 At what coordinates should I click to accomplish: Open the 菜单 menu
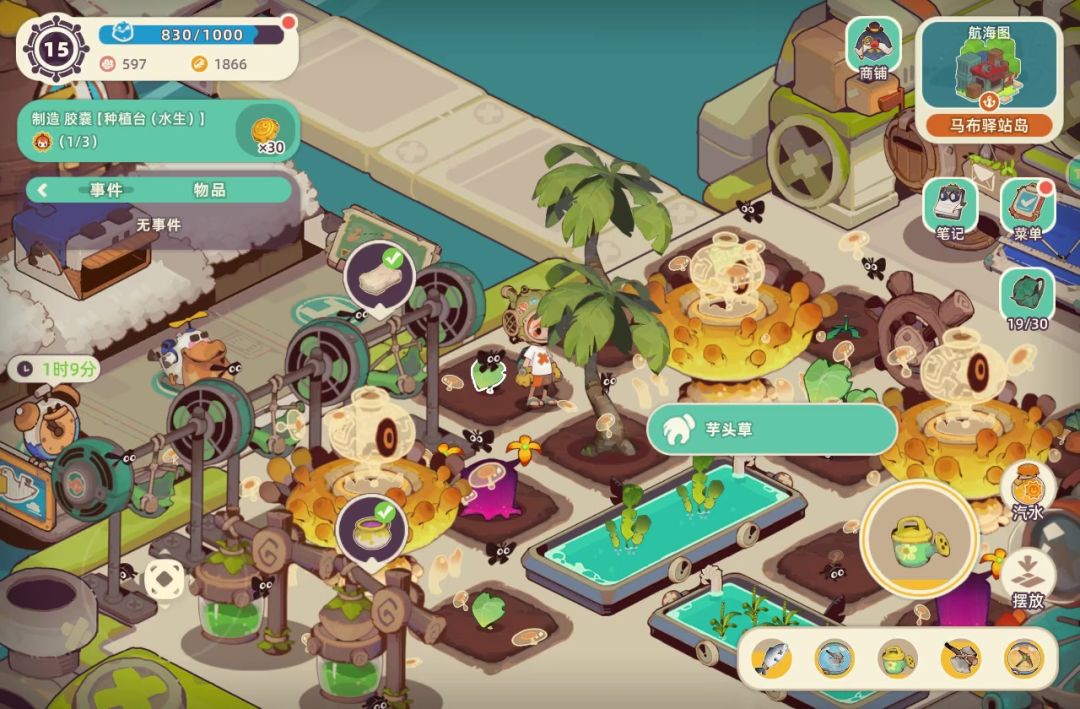pyautogui.click(x=1027, y=208)
